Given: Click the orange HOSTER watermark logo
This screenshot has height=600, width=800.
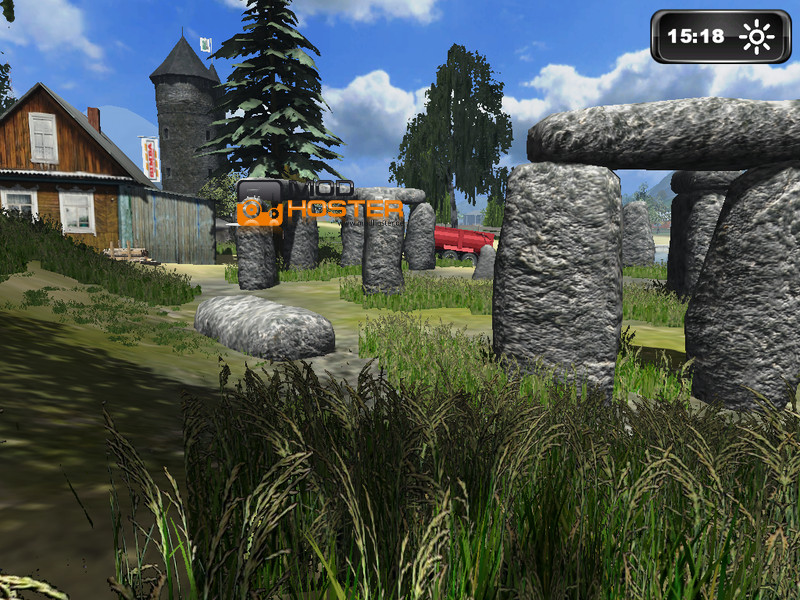Looking at the screenshot, I should [x=319, y=210].
